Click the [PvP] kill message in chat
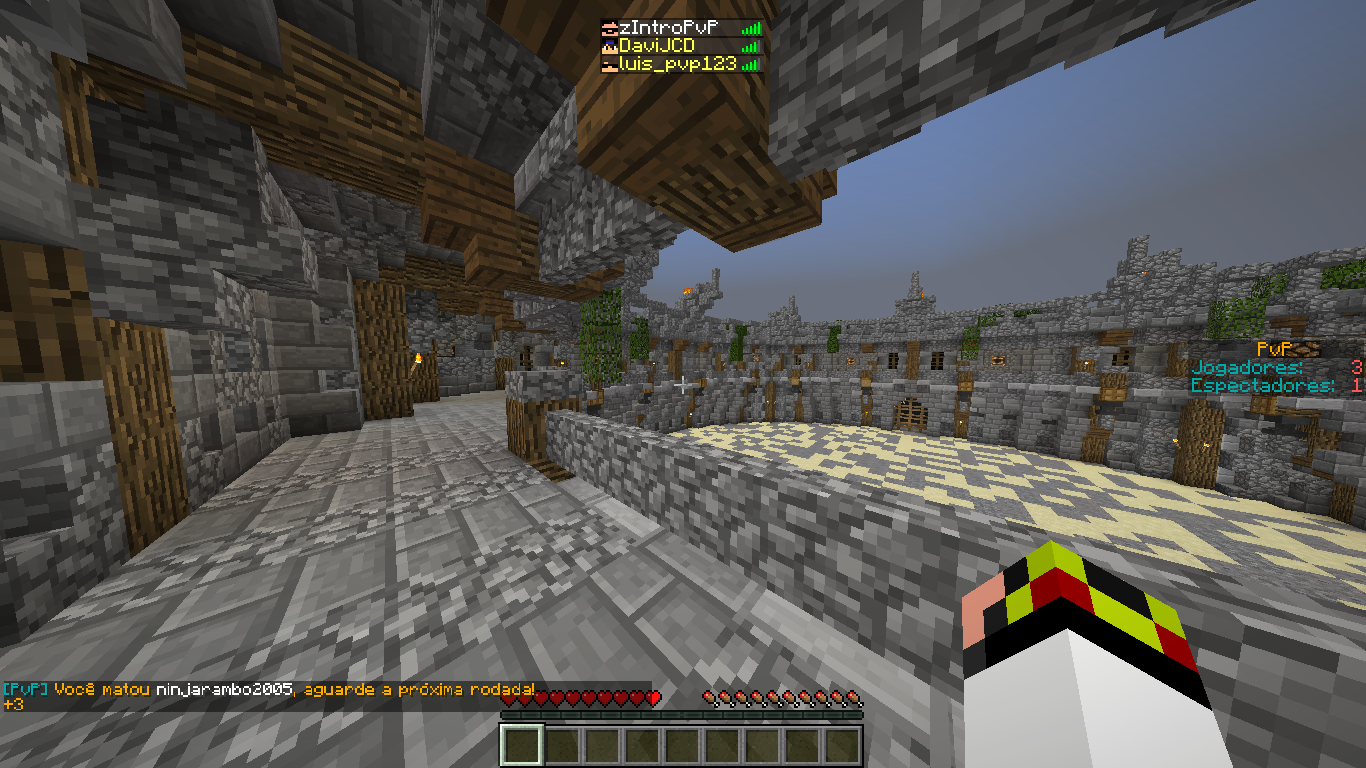The width and height of the screenshot is (1366, 768). click(270, 690)
